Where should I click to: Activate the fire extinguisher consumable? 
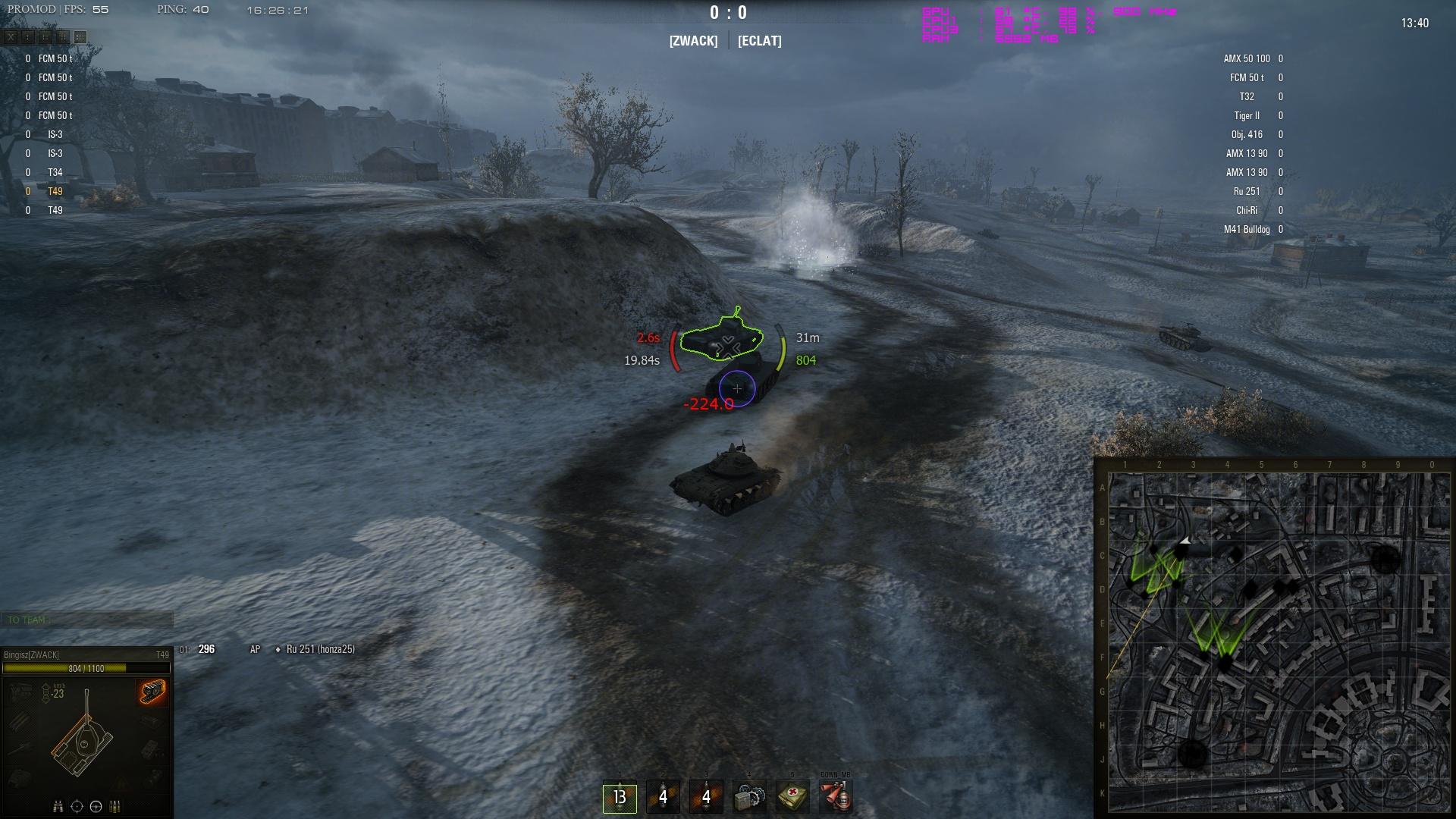click(836, 797)
